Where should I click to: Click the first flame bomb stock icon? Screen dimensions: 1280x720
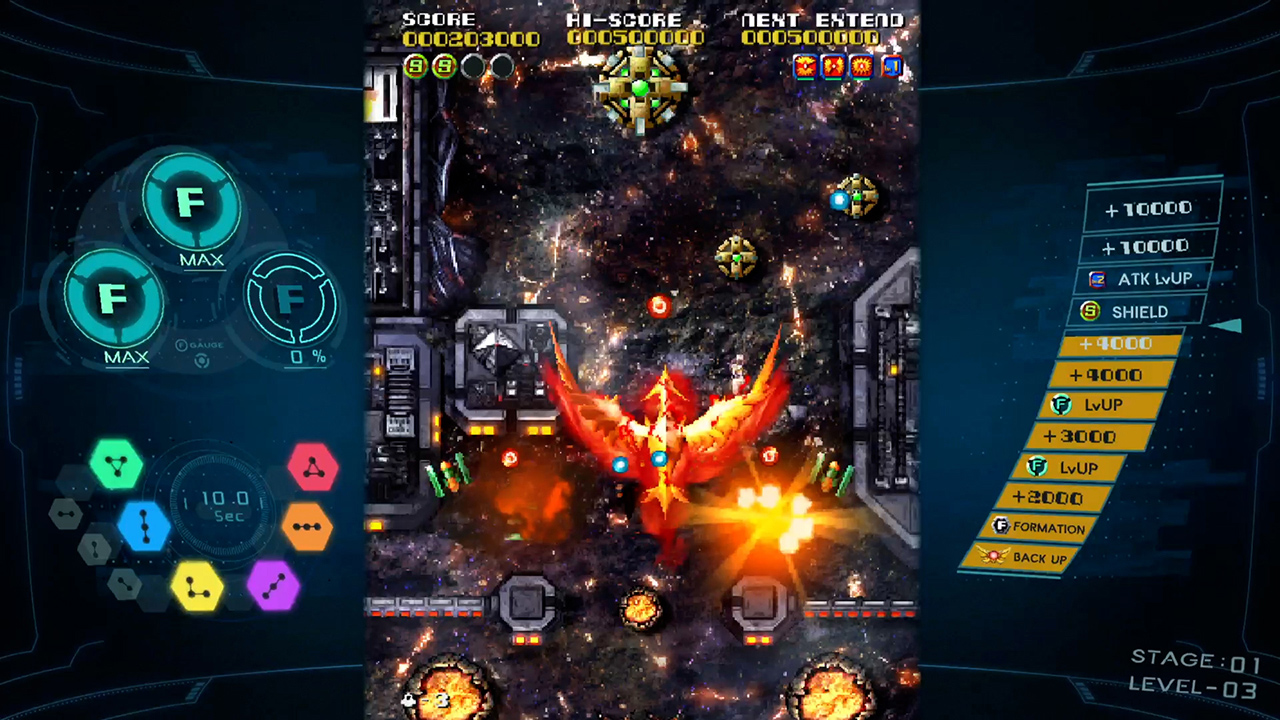pos(805,67)
